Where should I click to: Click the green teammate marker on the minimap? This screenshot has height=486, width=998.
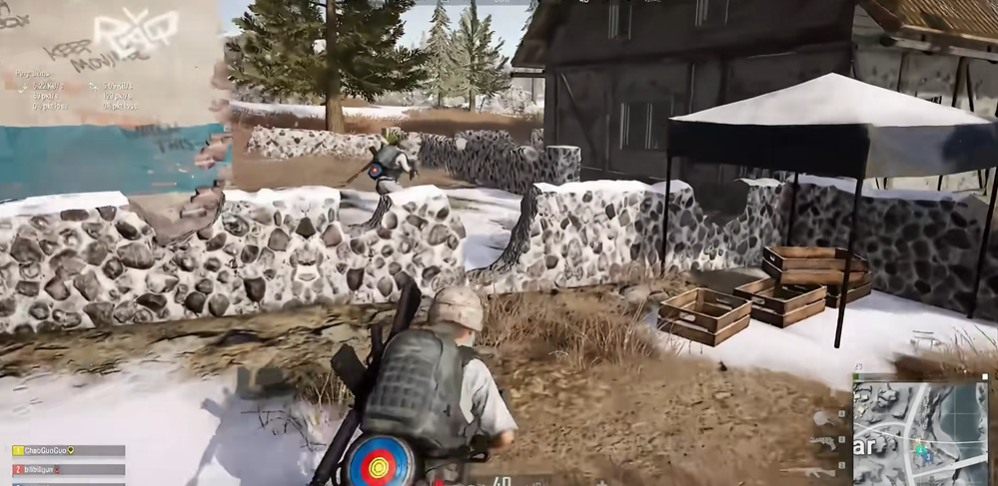[921, 449]
